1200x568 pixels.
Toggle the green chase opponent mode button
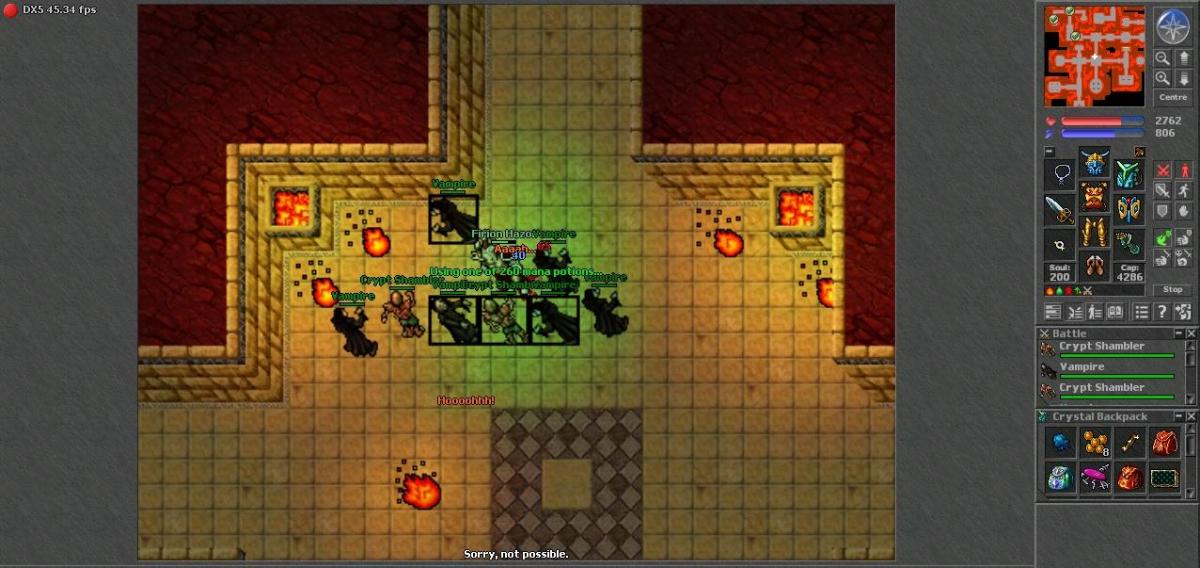click(x=1163, y=238)
